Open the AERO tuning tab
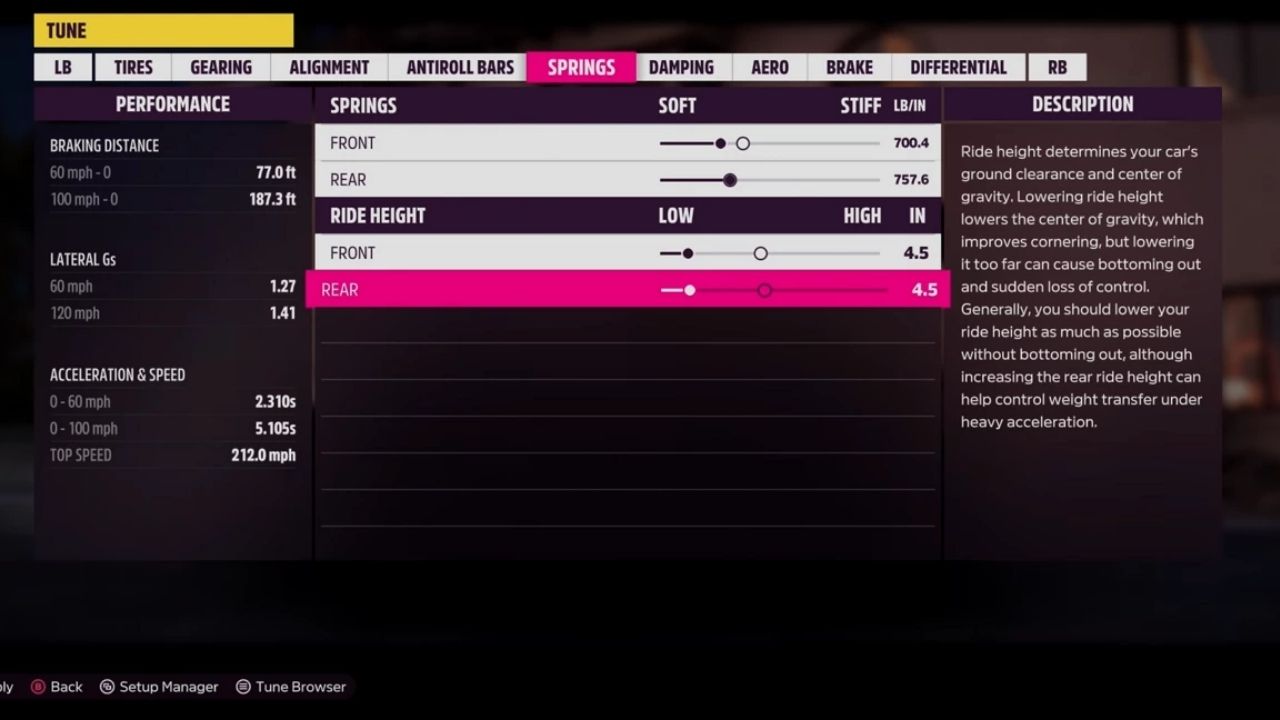 768,67
